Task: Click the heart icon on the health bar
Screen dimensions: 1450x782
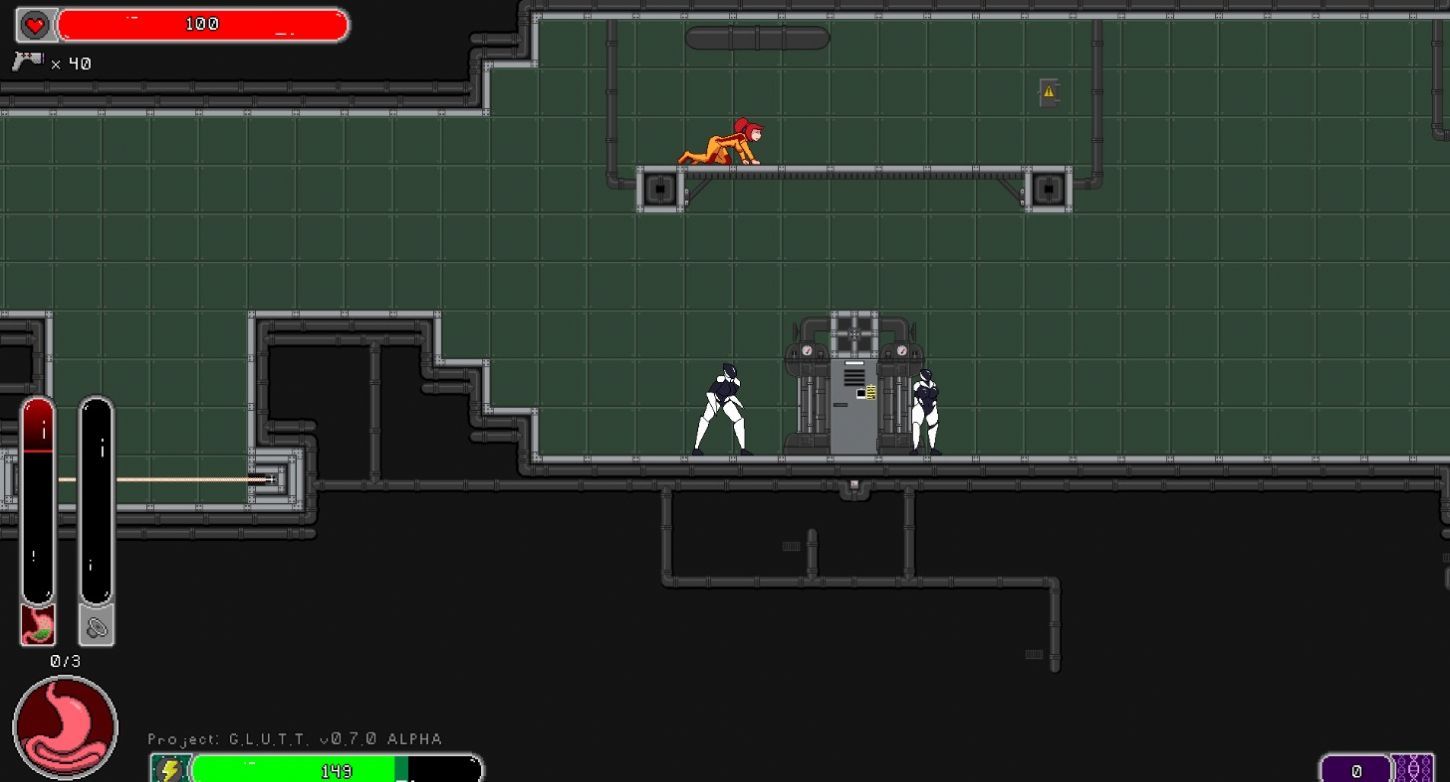Action: click(36, 25)
